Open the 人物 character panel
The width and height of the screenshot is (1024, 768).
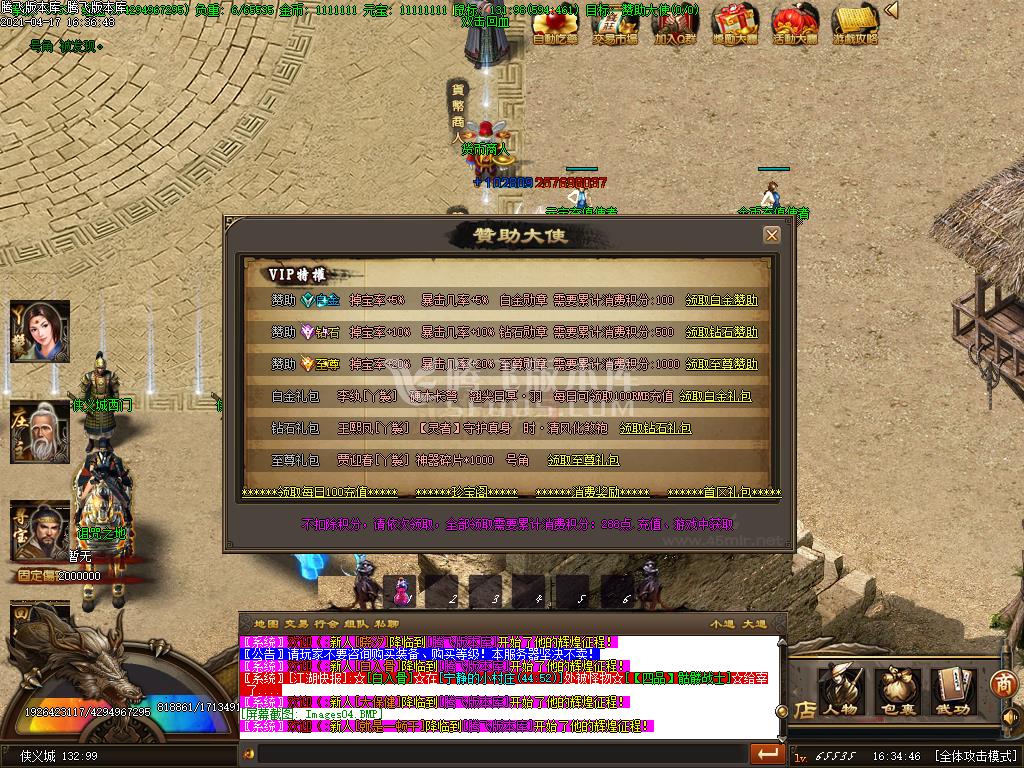842,690
